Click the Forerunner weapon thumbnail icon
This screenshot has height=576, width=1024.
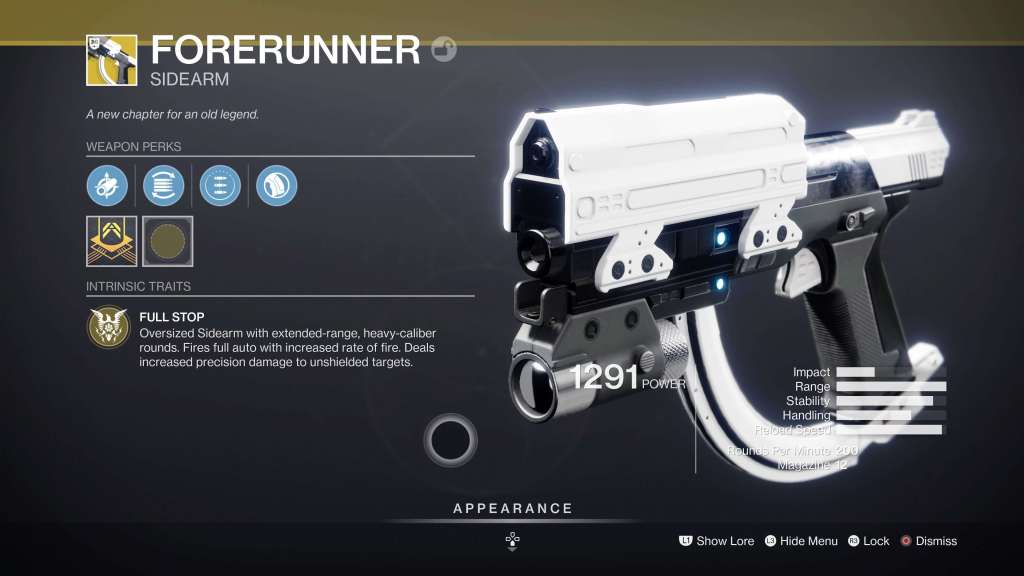[x=111, y=59]
